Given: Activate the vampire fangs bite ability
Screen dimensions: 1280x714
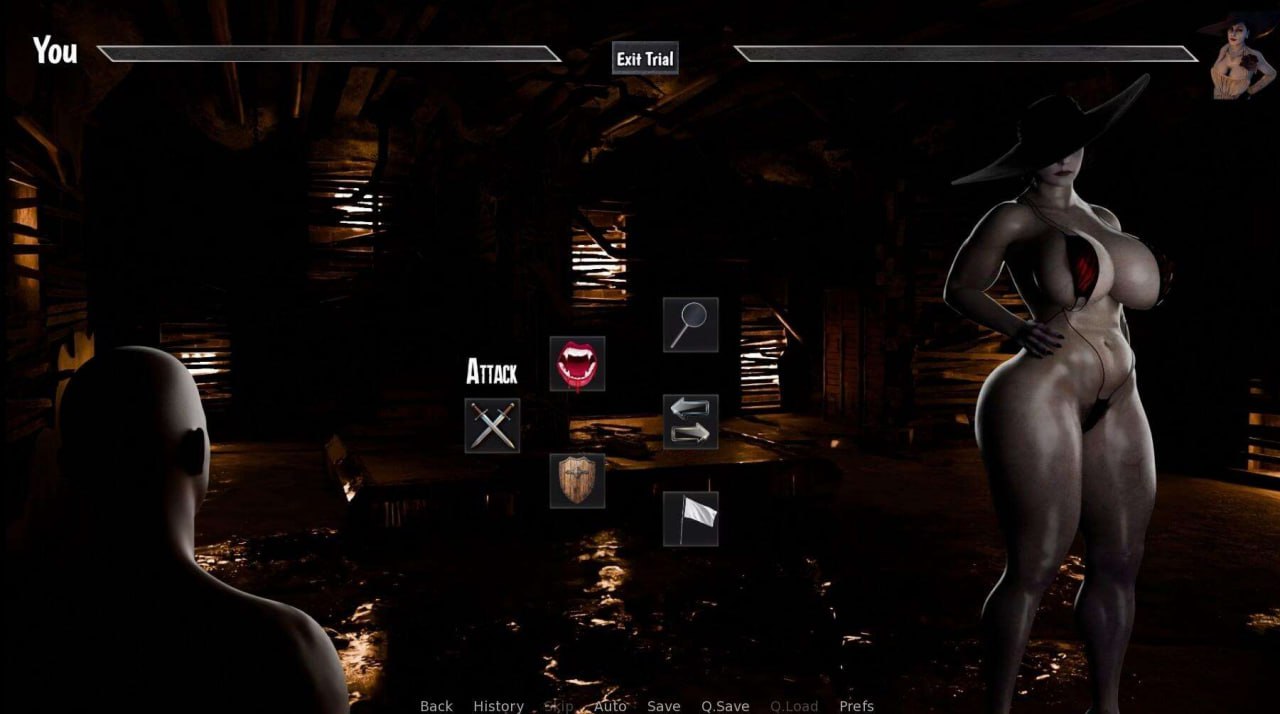Looking at the screenshot, I should (x=577, y=364).
